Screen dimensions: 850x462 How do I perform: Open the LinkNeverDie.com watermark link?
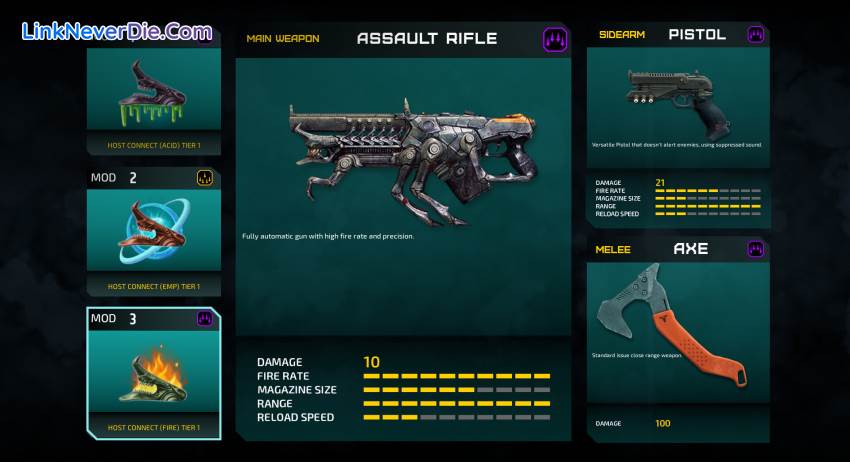tap(116, 31)
